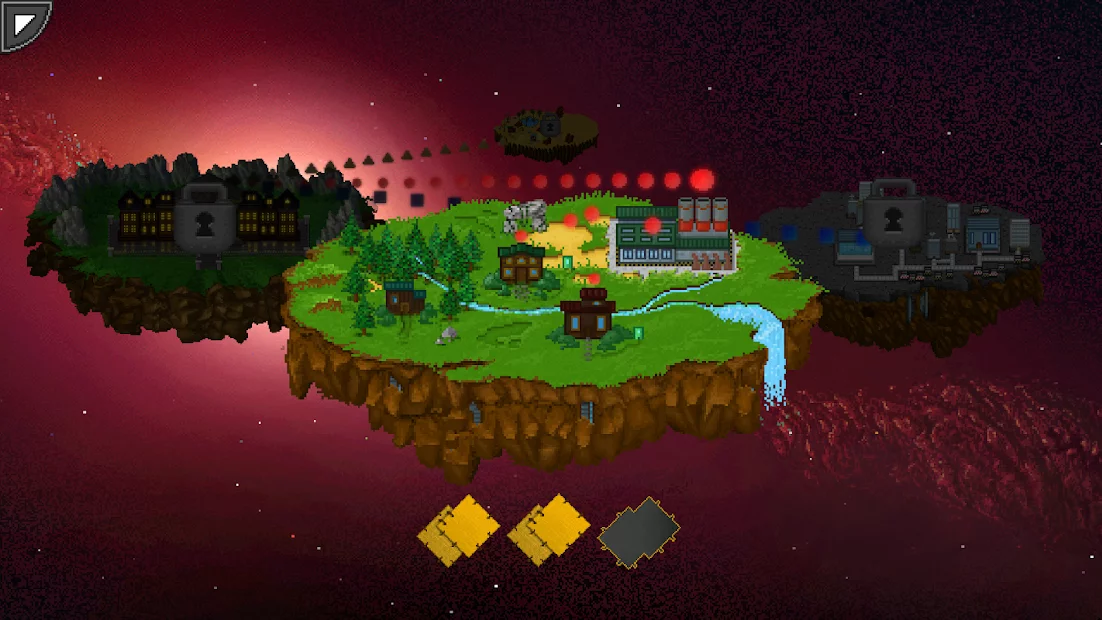Open the green-roofed cabin level
Screen dimensions: 1102x620
point(522,263)
